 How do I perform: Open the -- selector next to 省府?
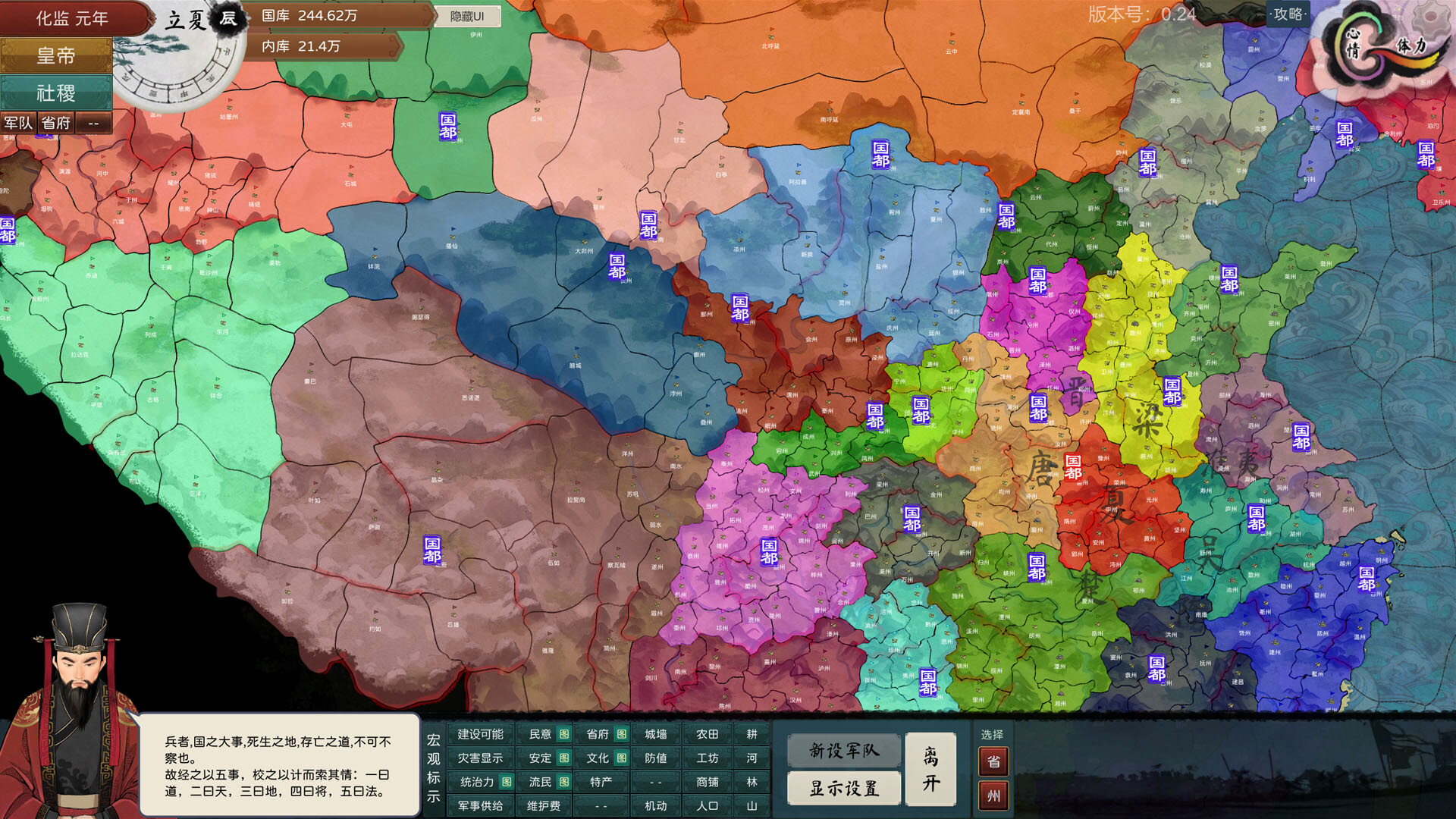click(93, 122)
